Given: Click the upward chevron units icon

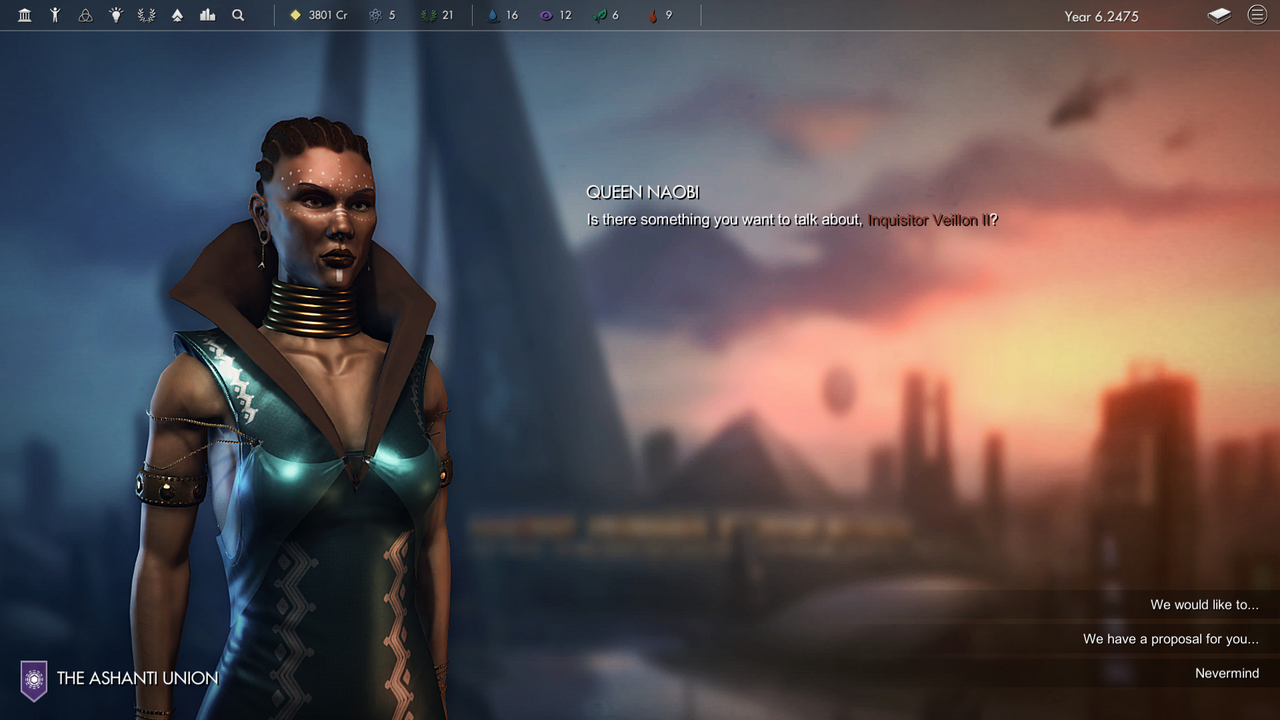Looking at the screenshot, I should pos(175,15).
